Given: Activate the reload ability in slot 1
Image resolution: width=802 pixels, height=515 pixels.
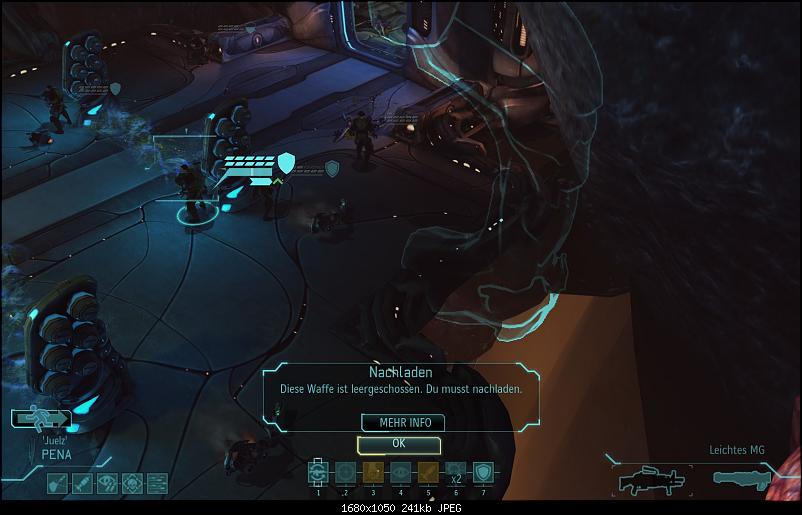Looking at the screenshot, I should click(x=319, y=473).
